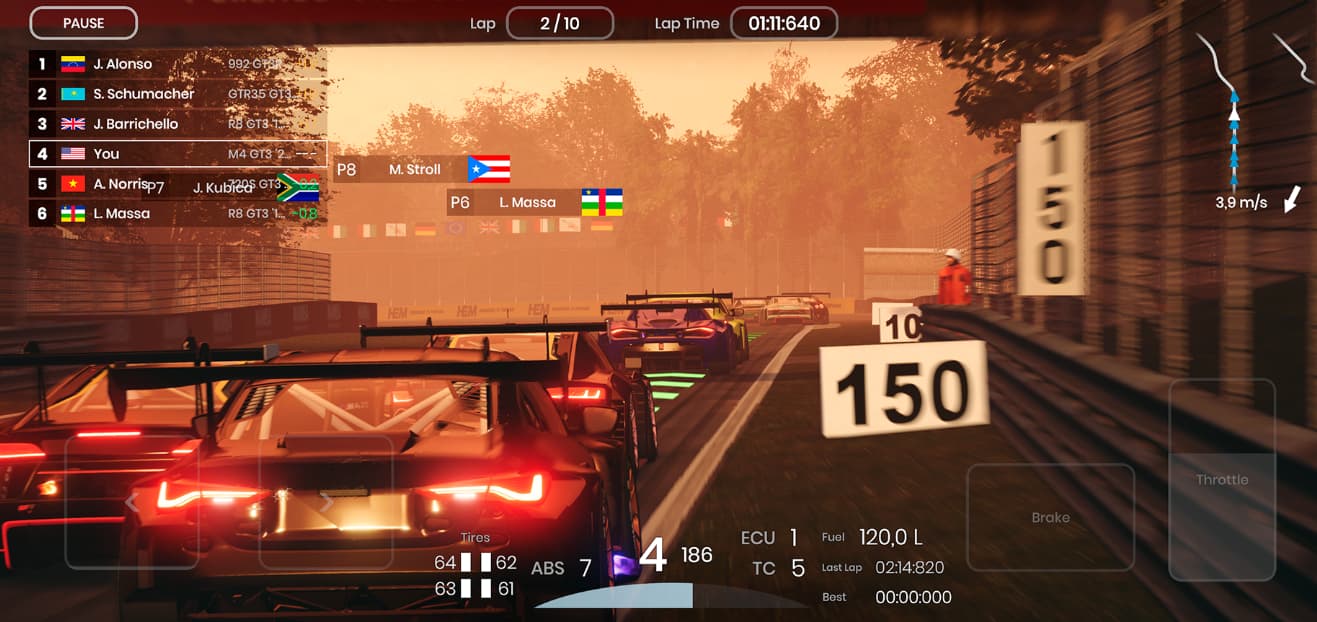Select J. Alonso in the leaderboard
This screenshot has width=1317, height=622.
tap(177, 64)
